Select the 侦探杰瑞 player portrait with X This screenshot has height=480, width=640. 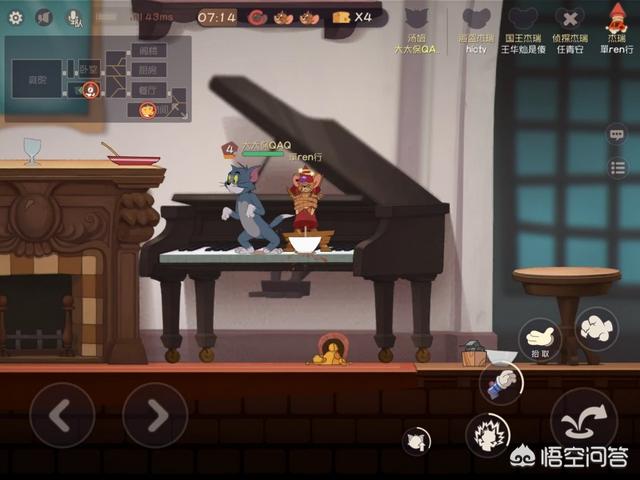click(x=570, y=20)
